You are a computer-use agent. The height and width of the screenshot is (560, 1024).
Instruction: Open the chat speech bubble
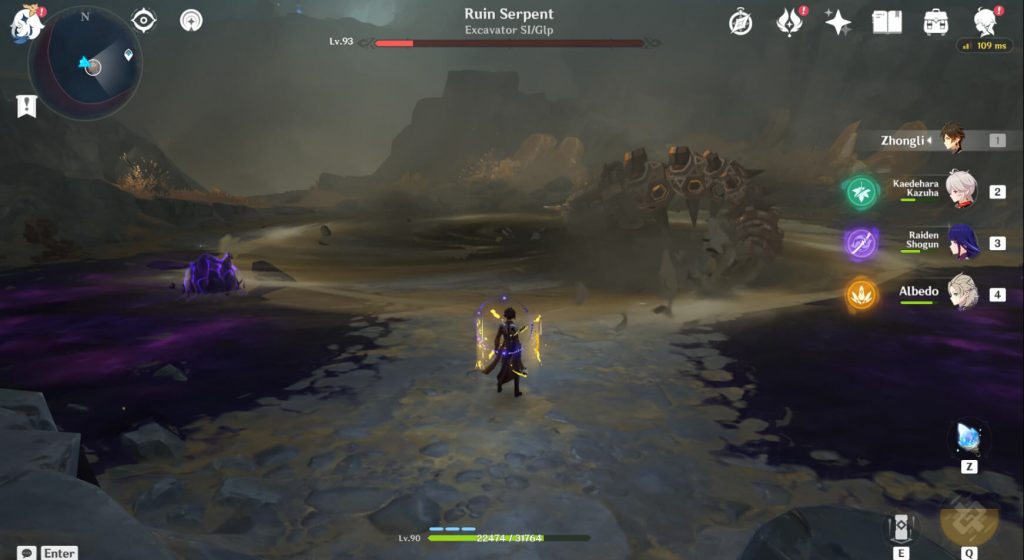pyautogui.click(x=27, y=552)
